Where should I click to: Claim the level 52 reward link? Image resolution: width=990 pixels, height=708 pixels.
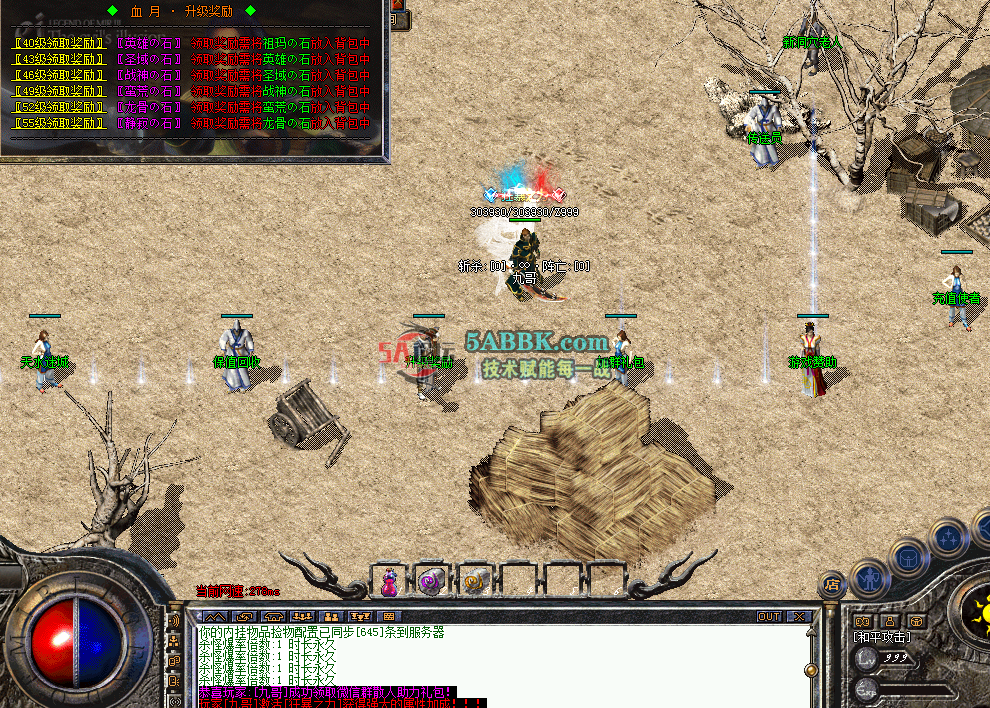click(x=58, y=107)
